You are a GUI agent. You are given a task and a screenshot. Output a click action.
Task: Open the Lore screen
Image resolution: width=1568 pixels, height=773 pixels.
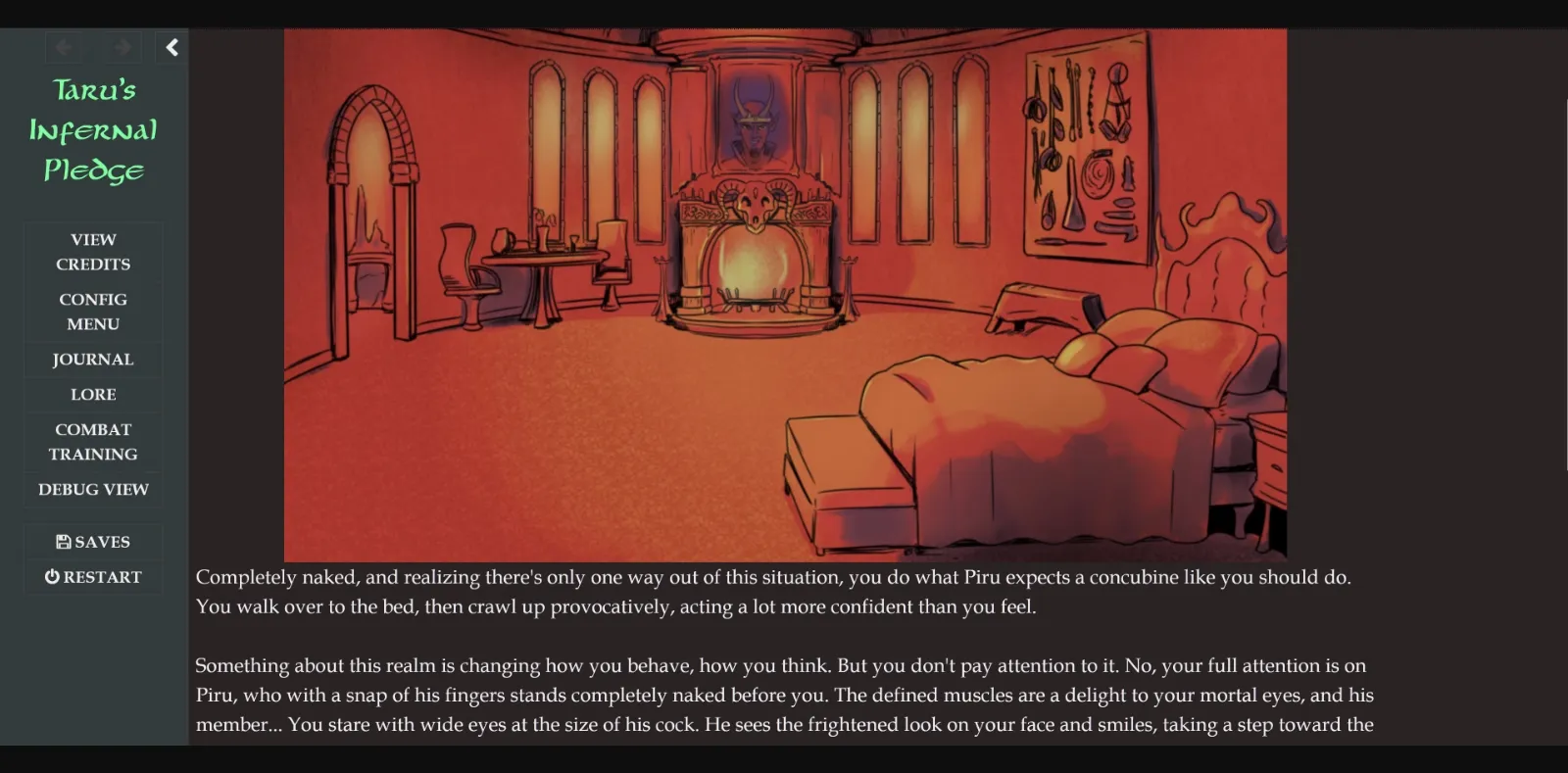92,395
